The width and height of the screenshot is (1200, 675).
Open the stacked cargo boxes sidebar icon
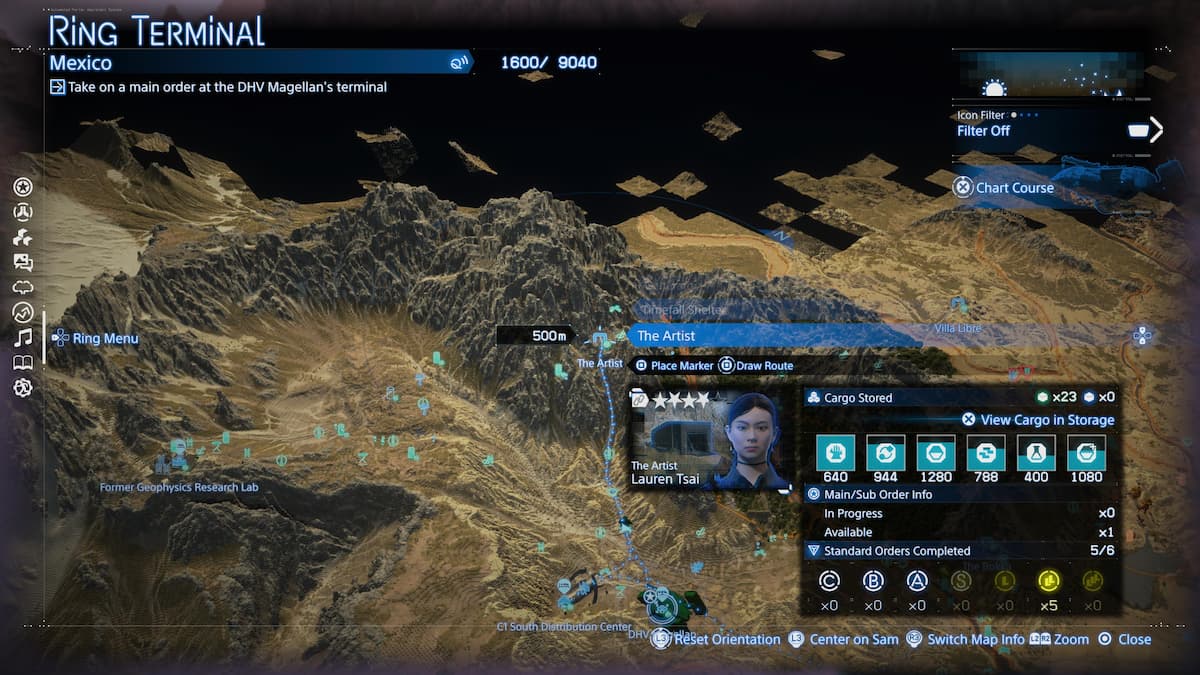coord(23,237)
